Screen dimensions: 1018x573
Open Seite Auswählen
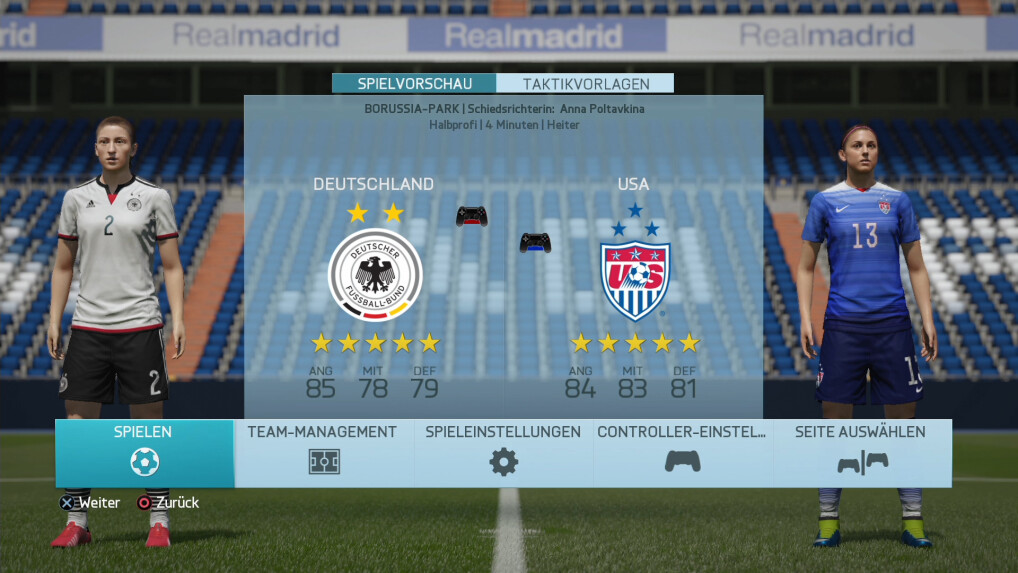pos(861,452)
